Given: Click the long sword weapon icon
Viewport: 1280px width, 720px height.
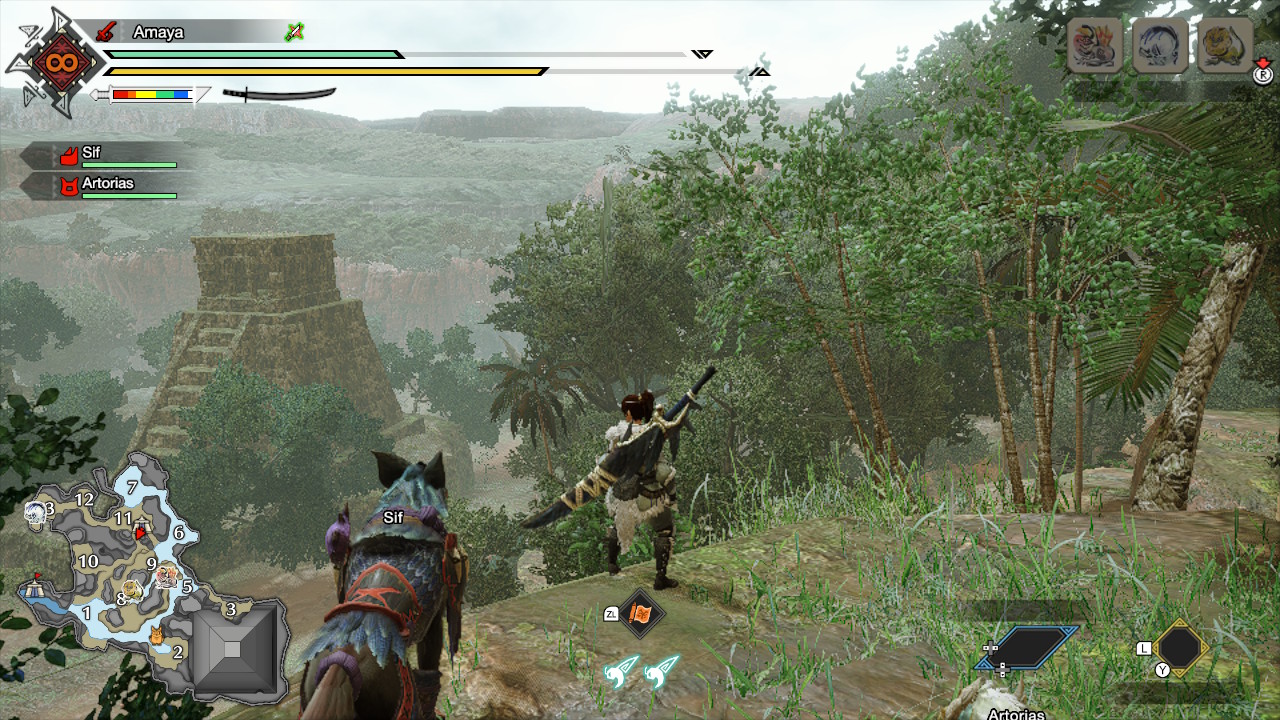Looking at the screenshot, I should coord(279,94).
